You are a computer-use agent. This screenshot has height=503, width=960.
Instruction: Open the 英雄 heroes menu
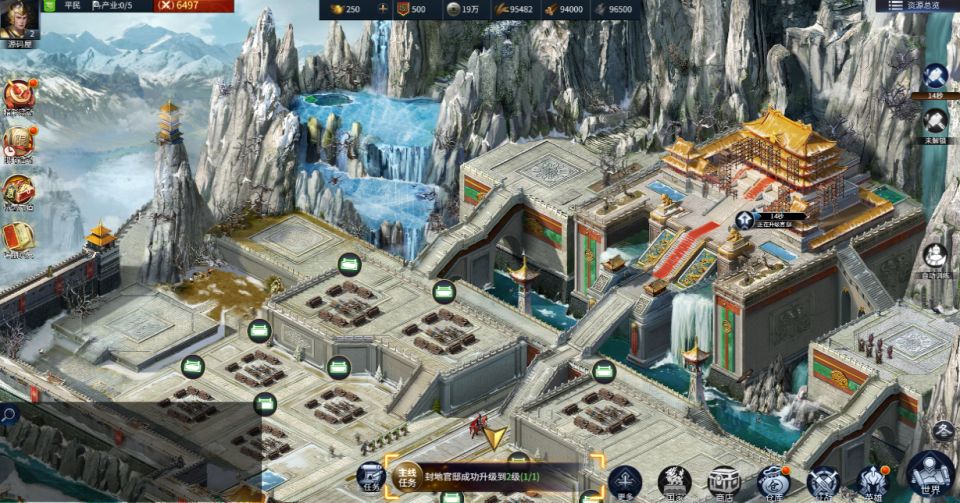pyautogui.click(x=873, y=482)
